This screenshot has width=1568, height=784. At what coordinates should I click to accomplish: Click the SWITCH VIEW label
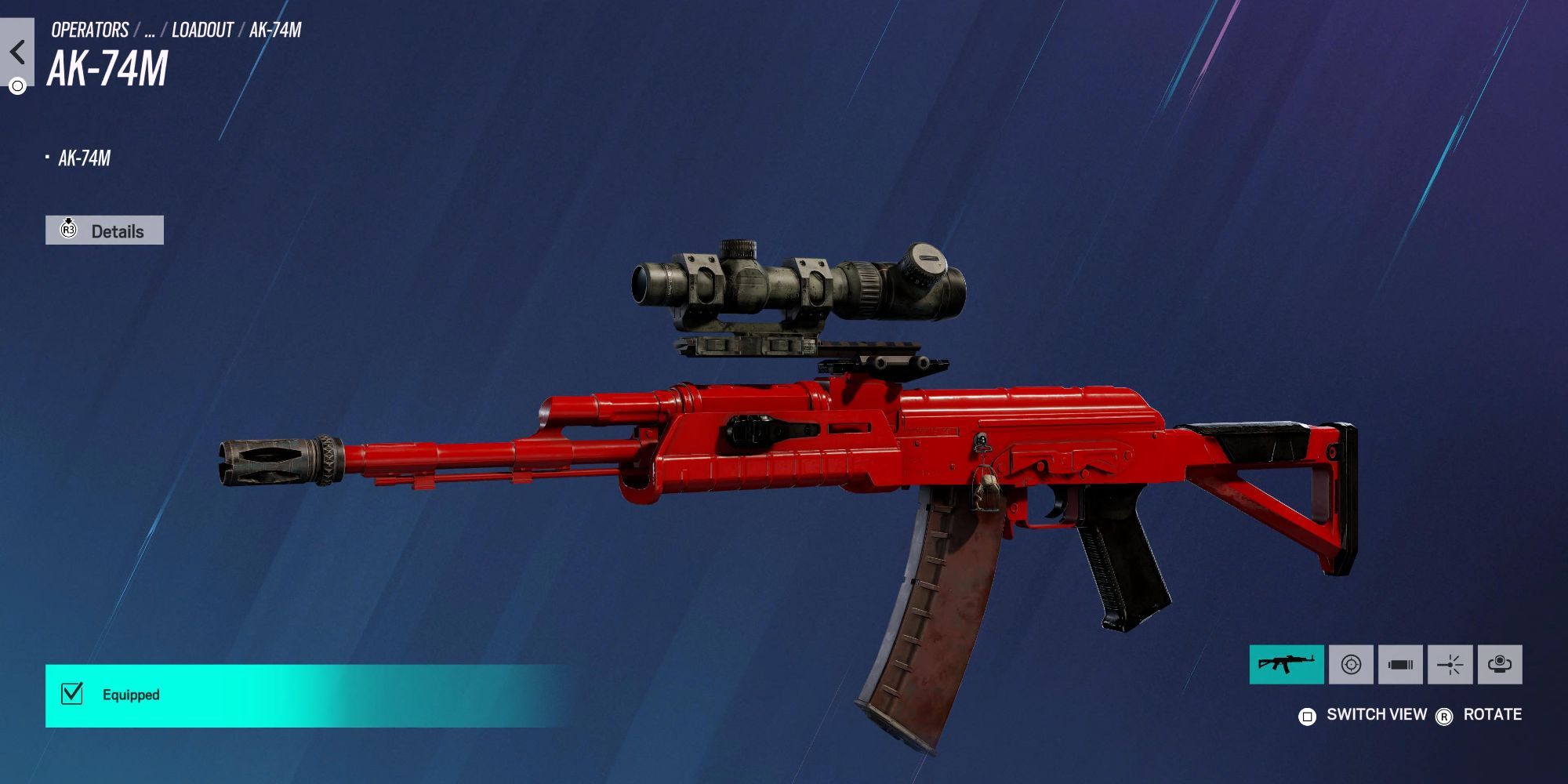point(1376,714)
